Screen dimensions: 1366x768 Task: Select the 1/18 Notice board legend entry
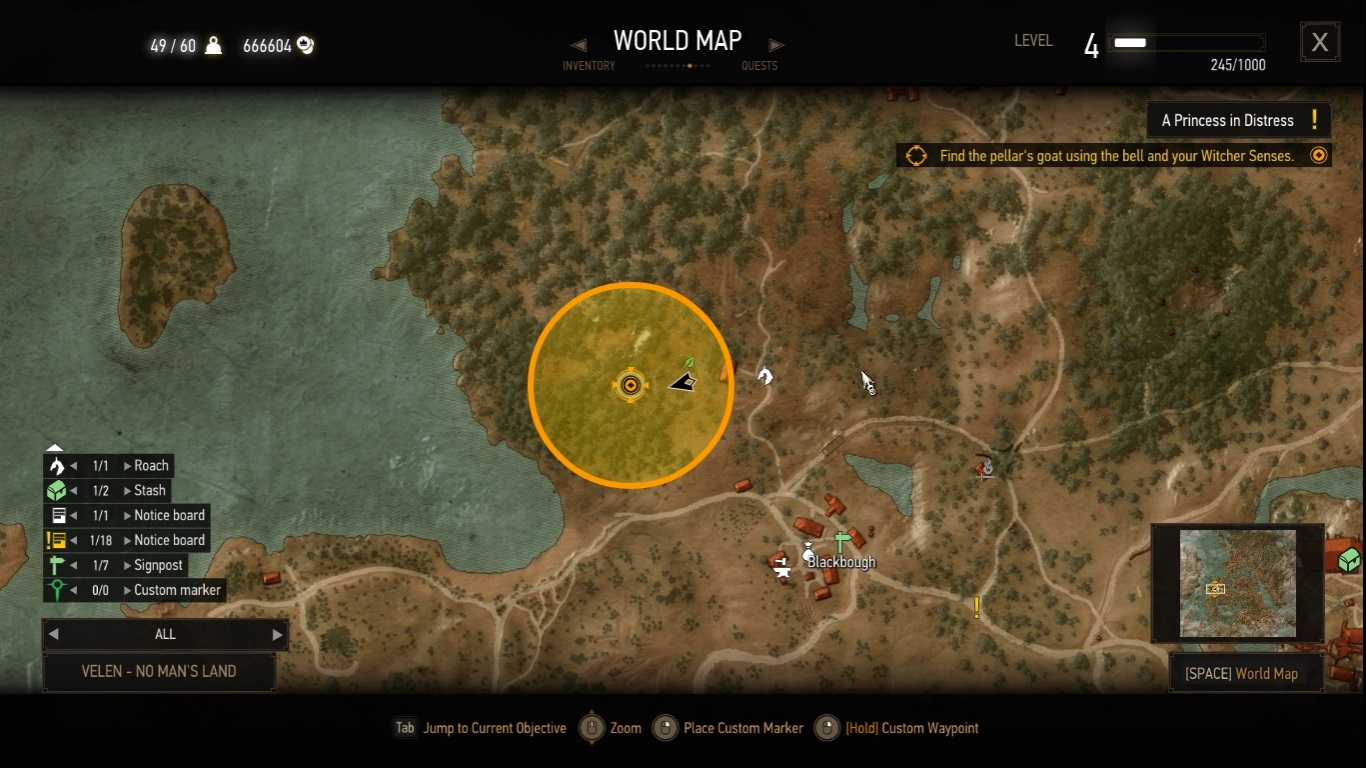tap(169, 540)
